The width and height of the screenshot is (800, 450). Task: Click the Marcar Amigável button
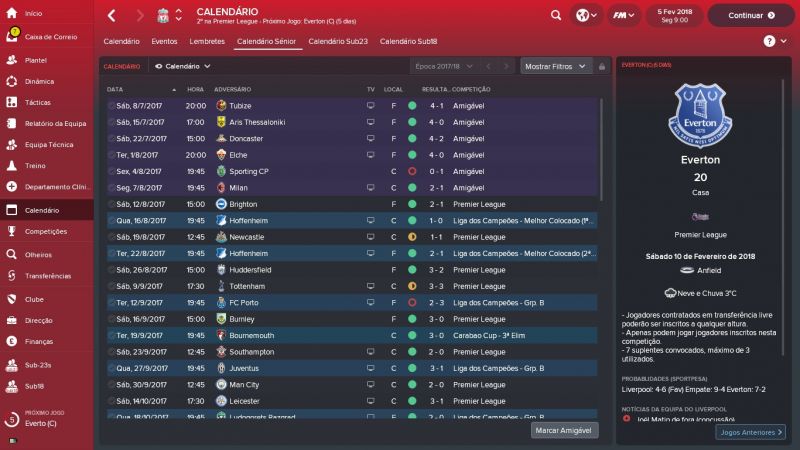tap(565, 430)
